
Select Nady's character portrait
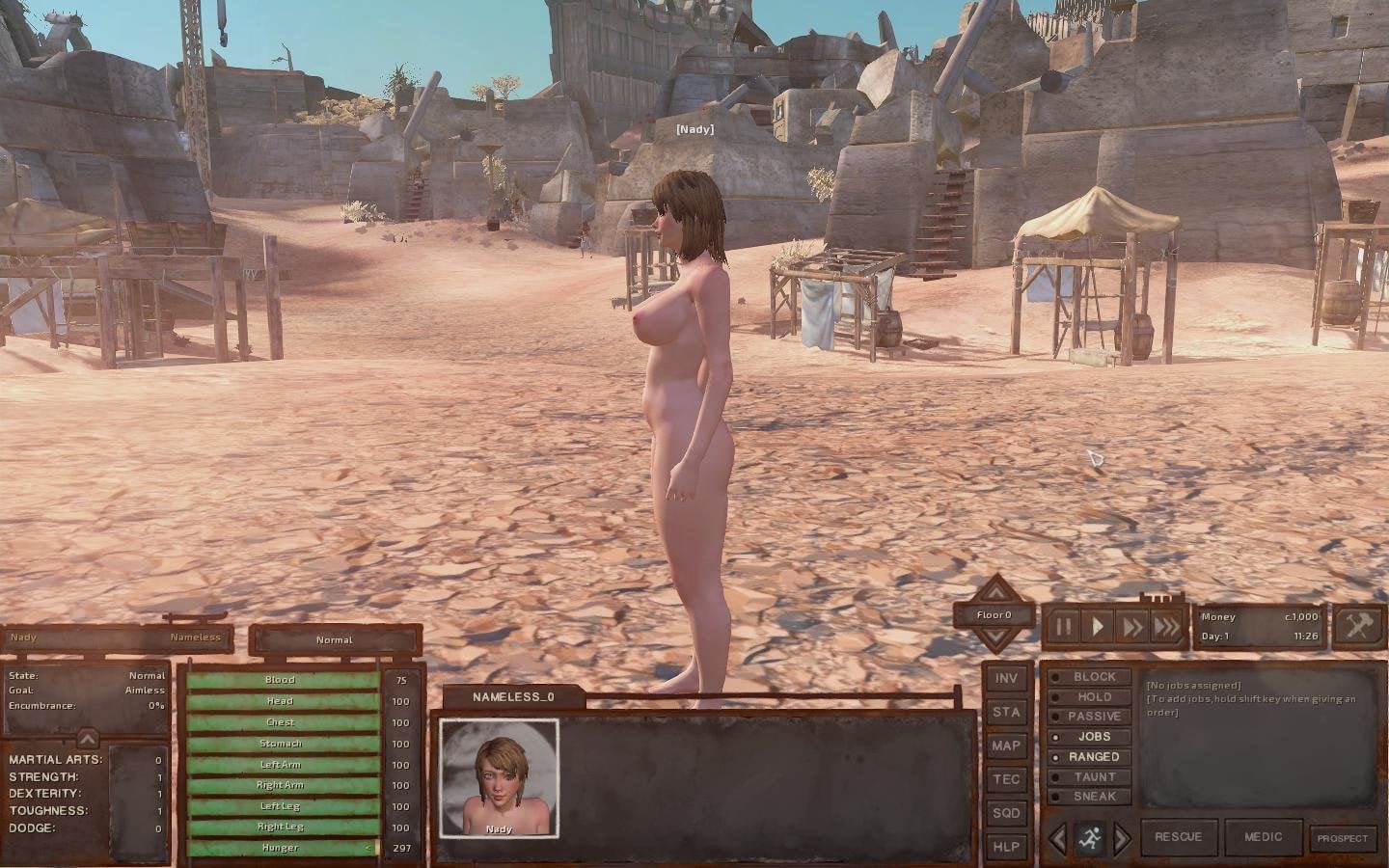coord(499,778)
